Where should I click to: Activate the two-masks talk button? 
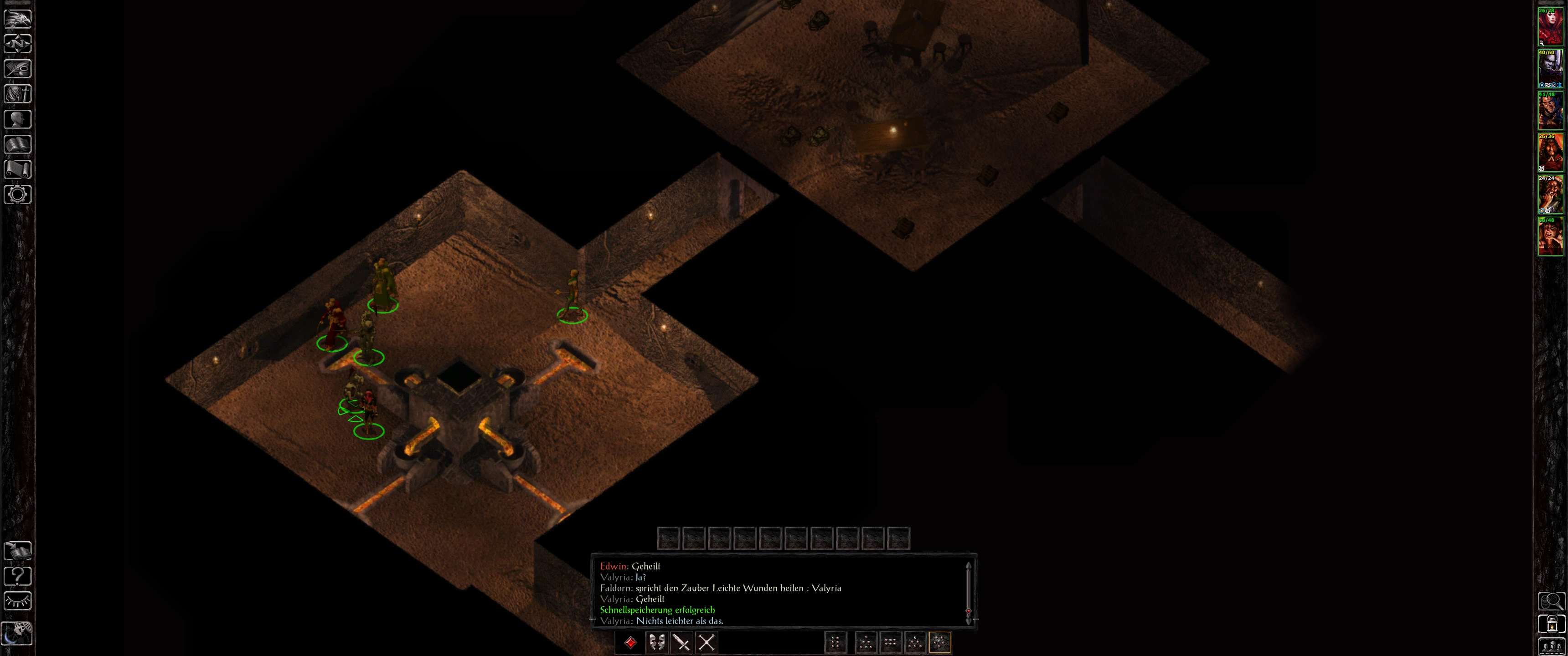tap(656, 643)
